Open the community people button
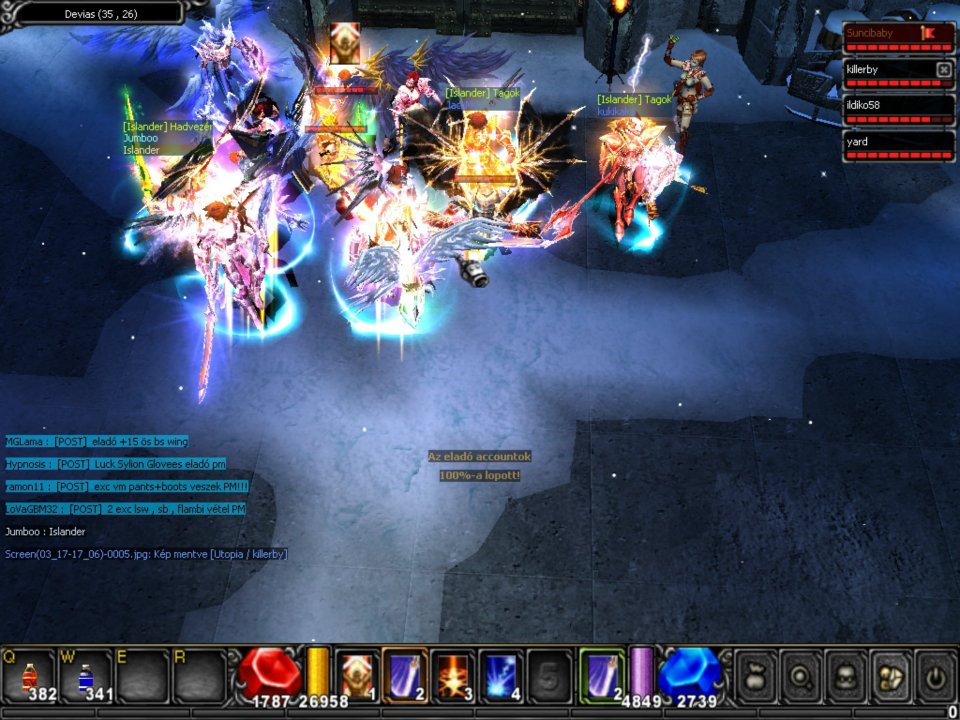The width and height of the screenshot is (960, 720). pyautogui.click(x=890, y=675)
